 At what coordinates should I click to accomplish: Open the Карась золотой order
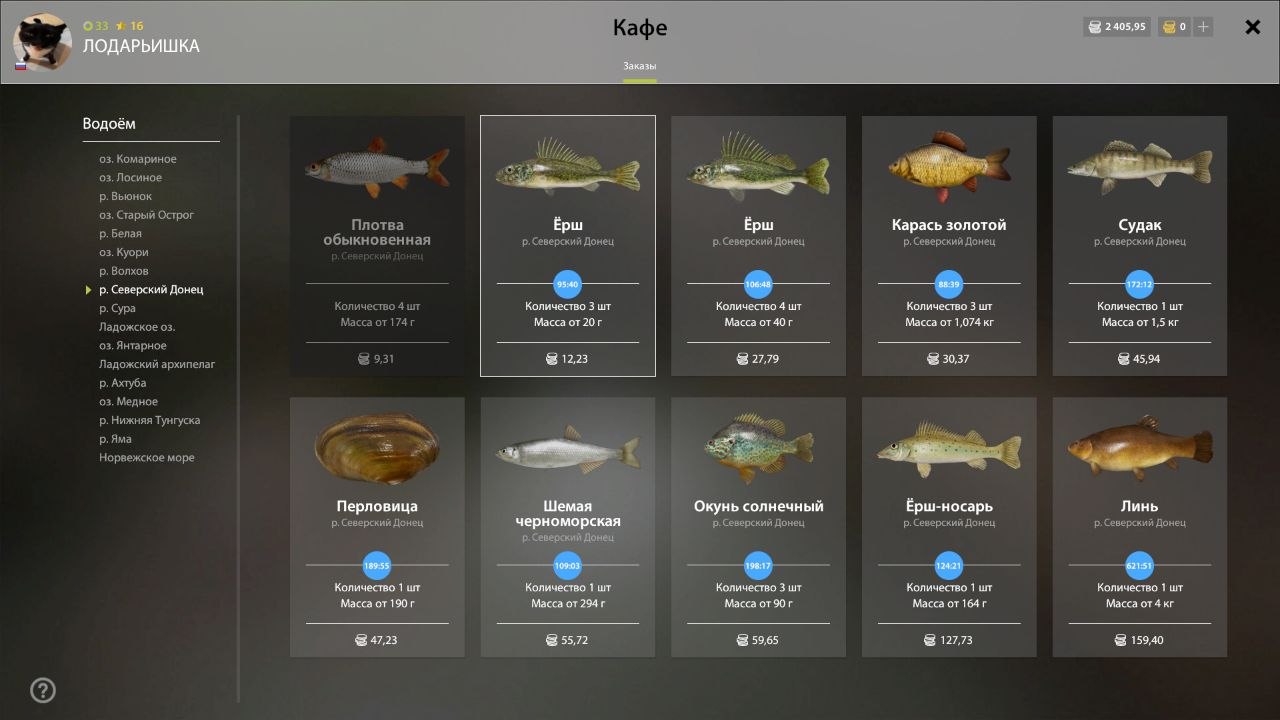click(949, 246)
